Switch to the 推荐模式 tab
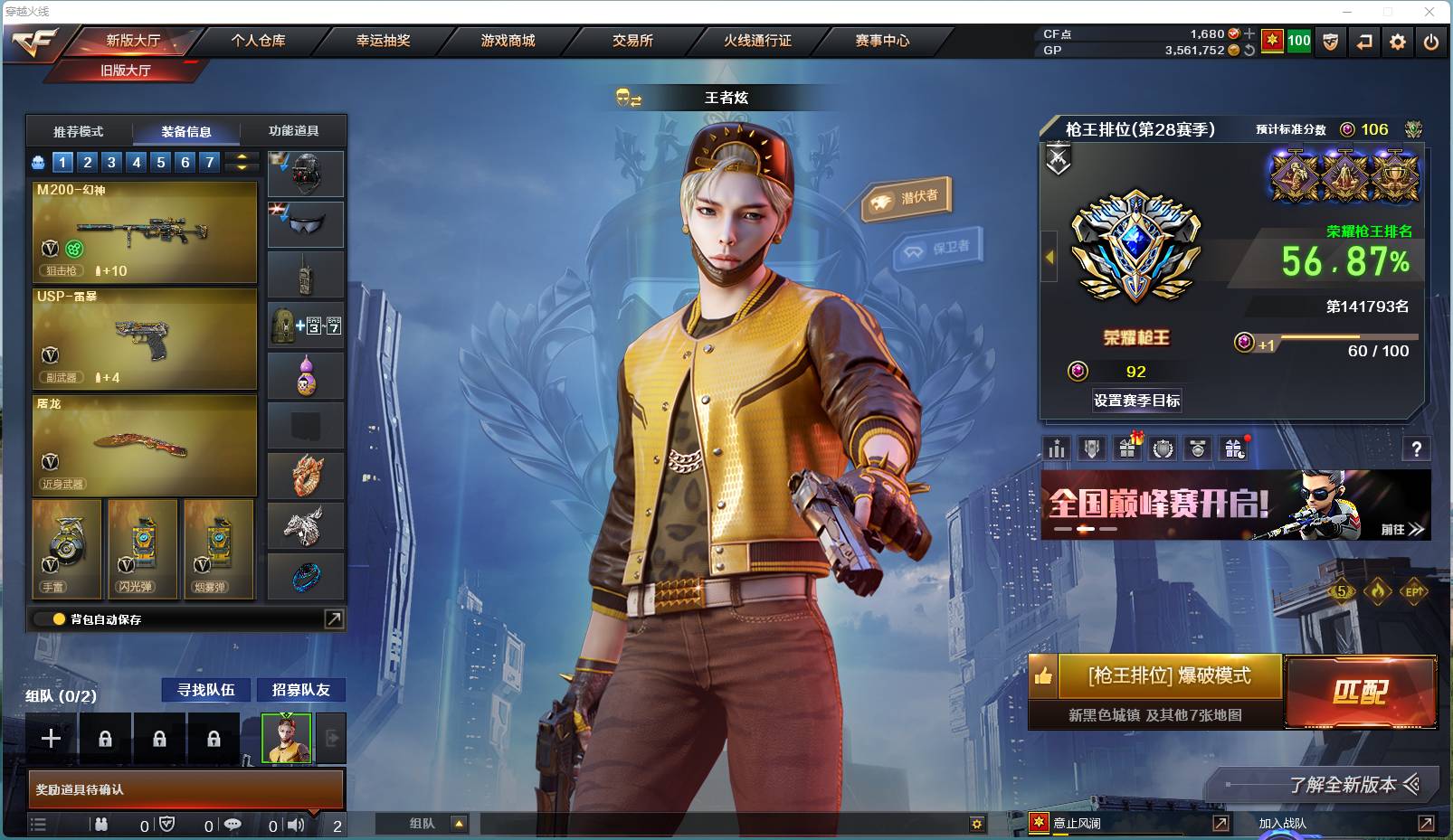This screenshot has height=840, width=1453. pos(79,131)
